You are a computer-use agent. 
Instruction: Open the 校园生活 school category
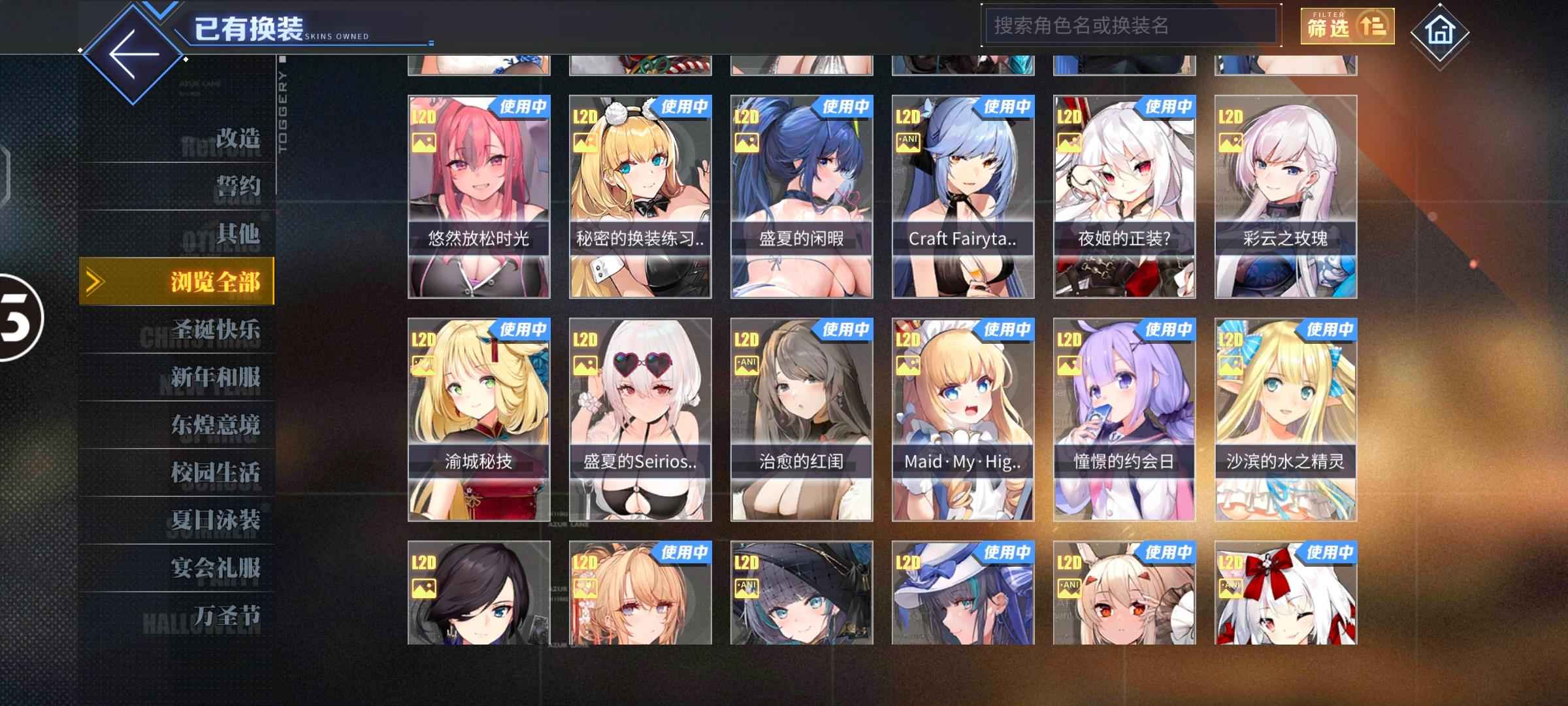(x=216, y=473)
